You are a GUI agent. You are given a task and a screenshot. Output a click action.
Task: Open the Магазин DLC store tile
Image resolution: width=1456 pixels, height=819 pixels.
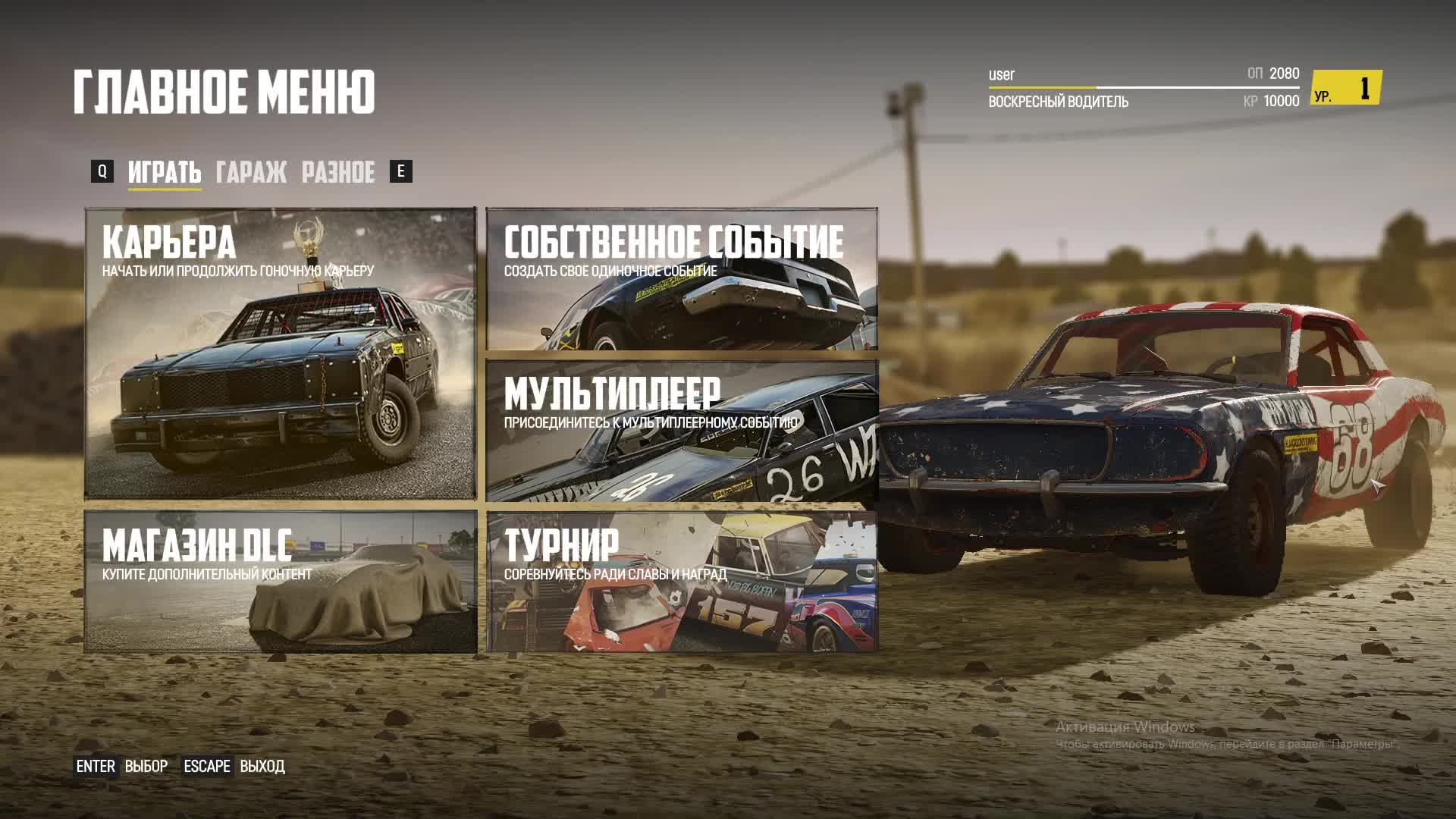[281, 581]
